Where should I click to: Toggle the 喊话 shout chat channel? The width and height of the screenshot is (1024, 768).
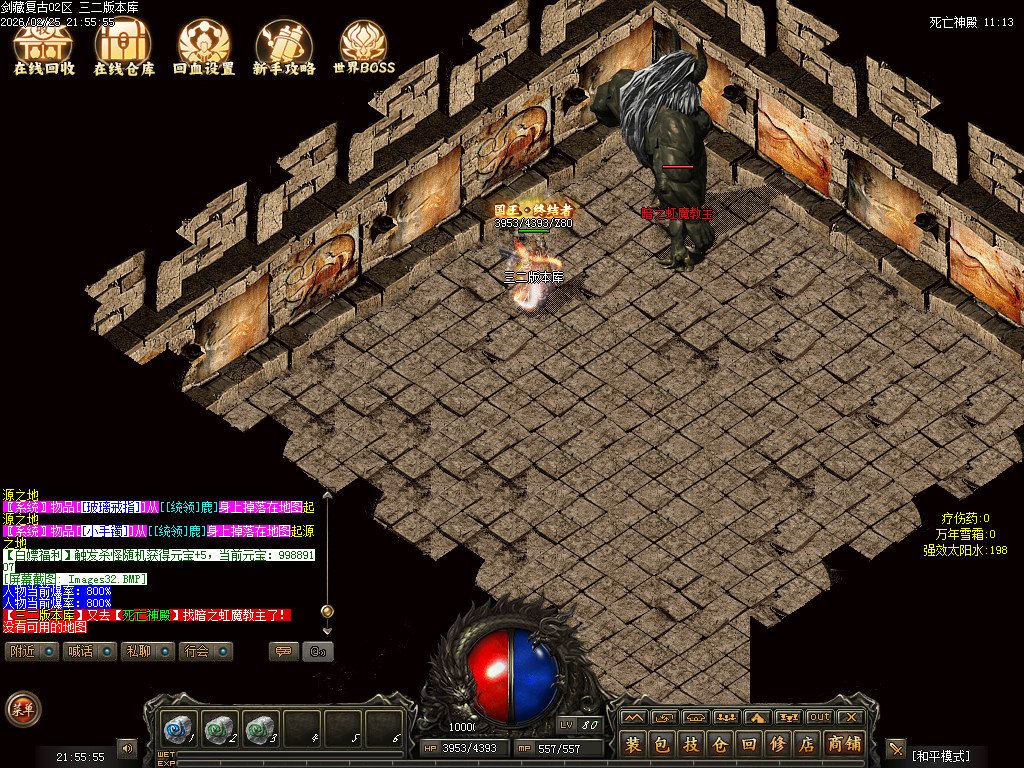pyautogui.click(x=89, y=651)
